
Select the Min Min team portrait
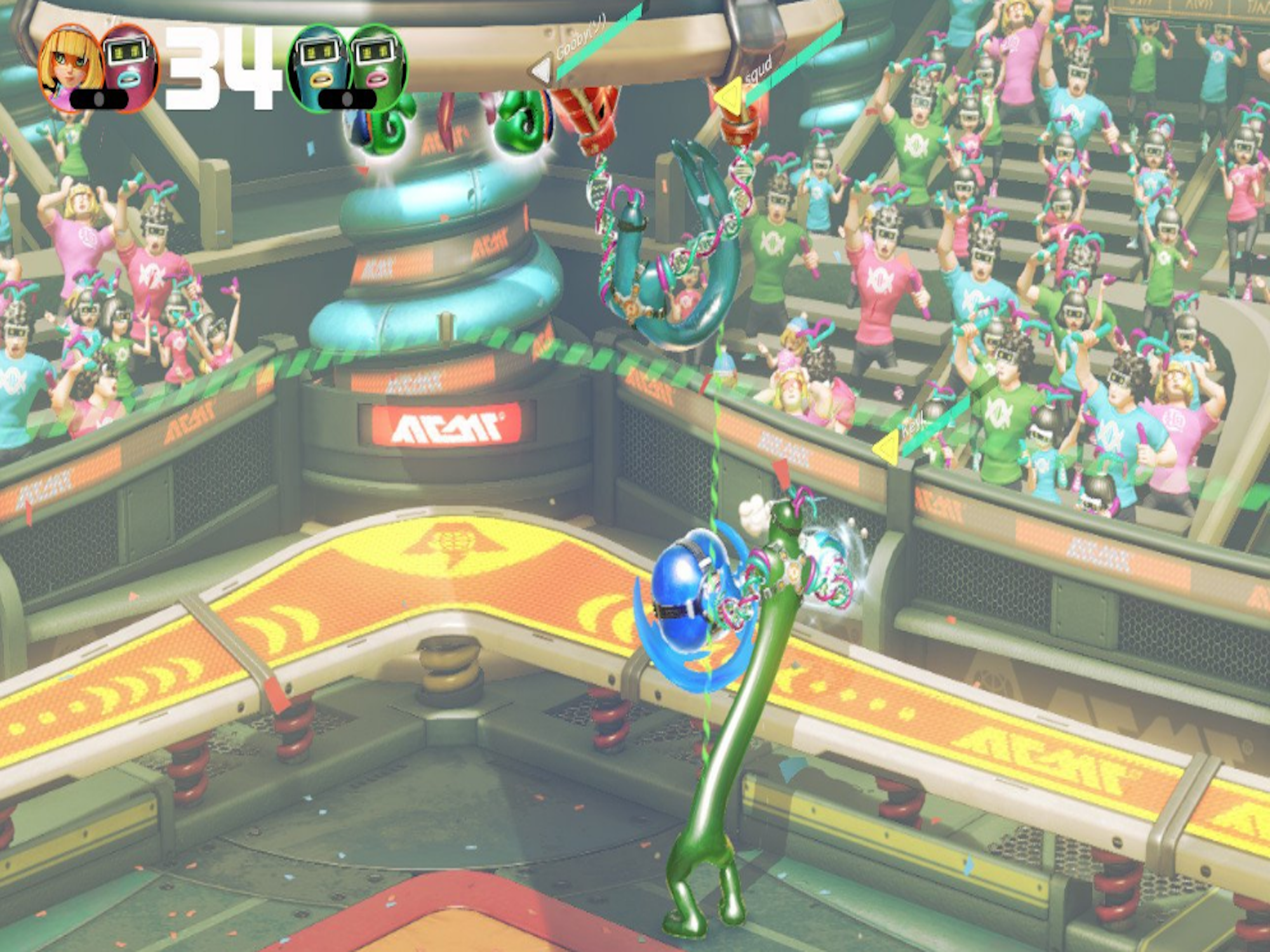click(70, 67)
